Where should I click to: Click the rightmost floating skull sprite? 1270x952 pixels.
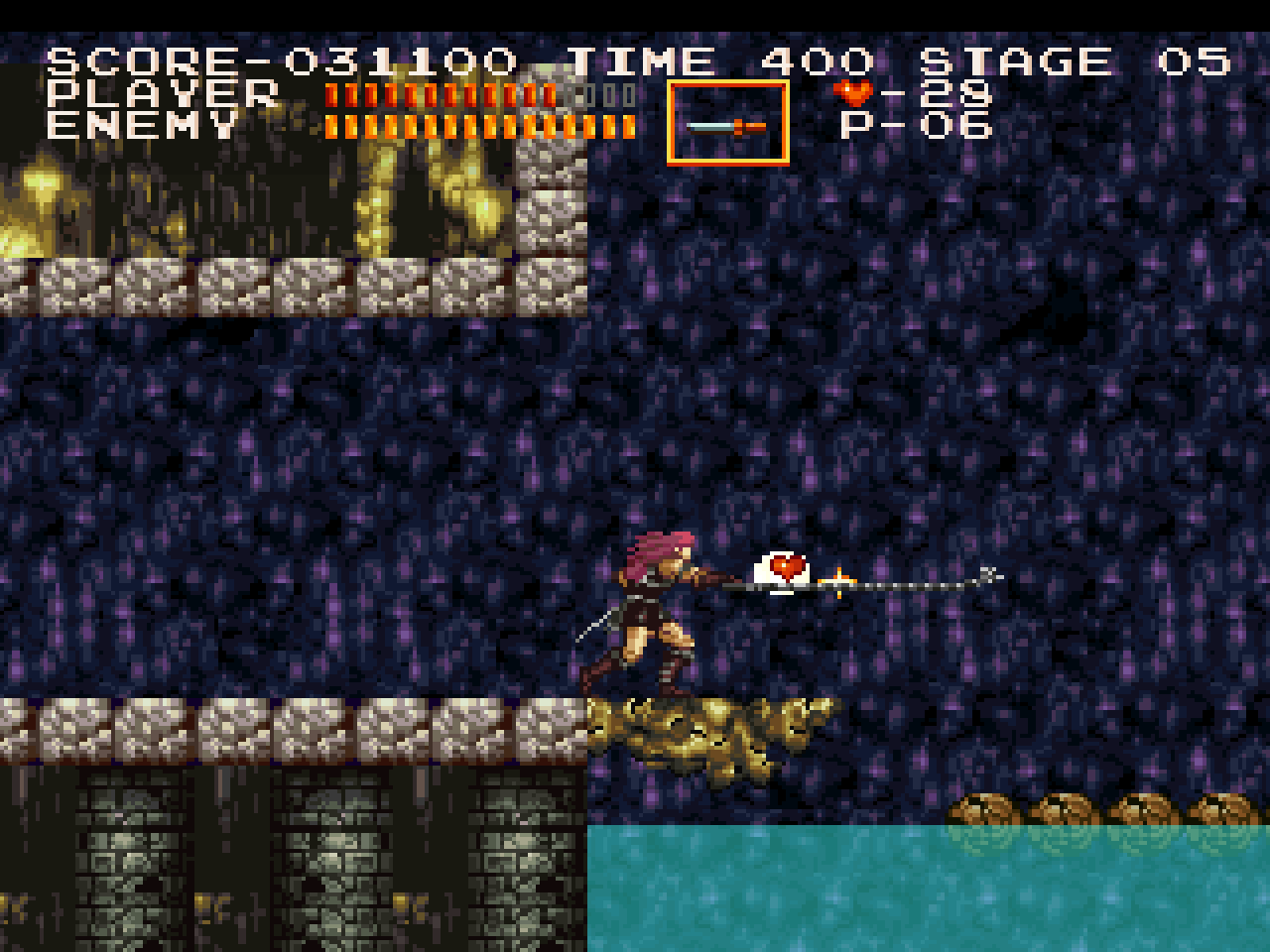pyautogui.click(x=1227, y=808)
